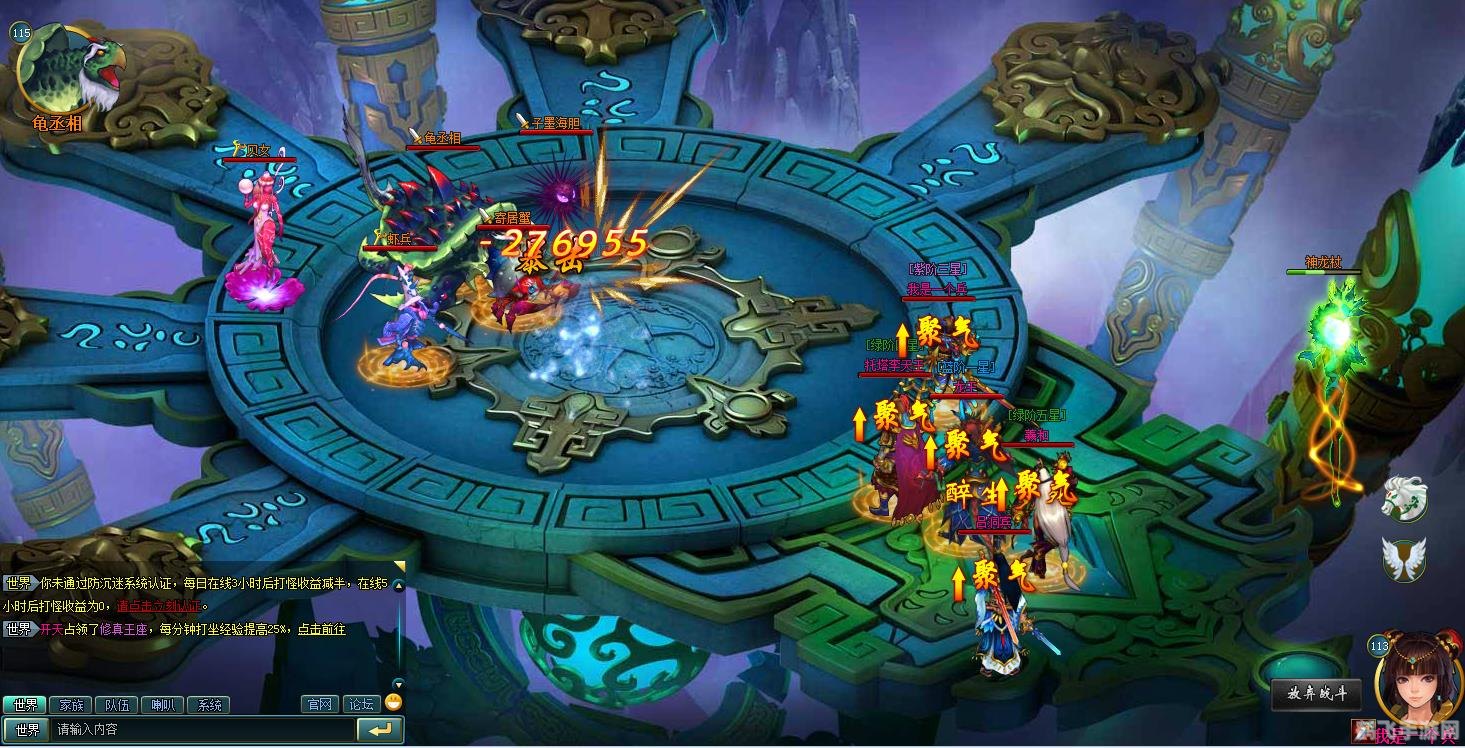Switch to the 喇叭 chat tab
Viewport: 1465px width, 748px height.
163,705
